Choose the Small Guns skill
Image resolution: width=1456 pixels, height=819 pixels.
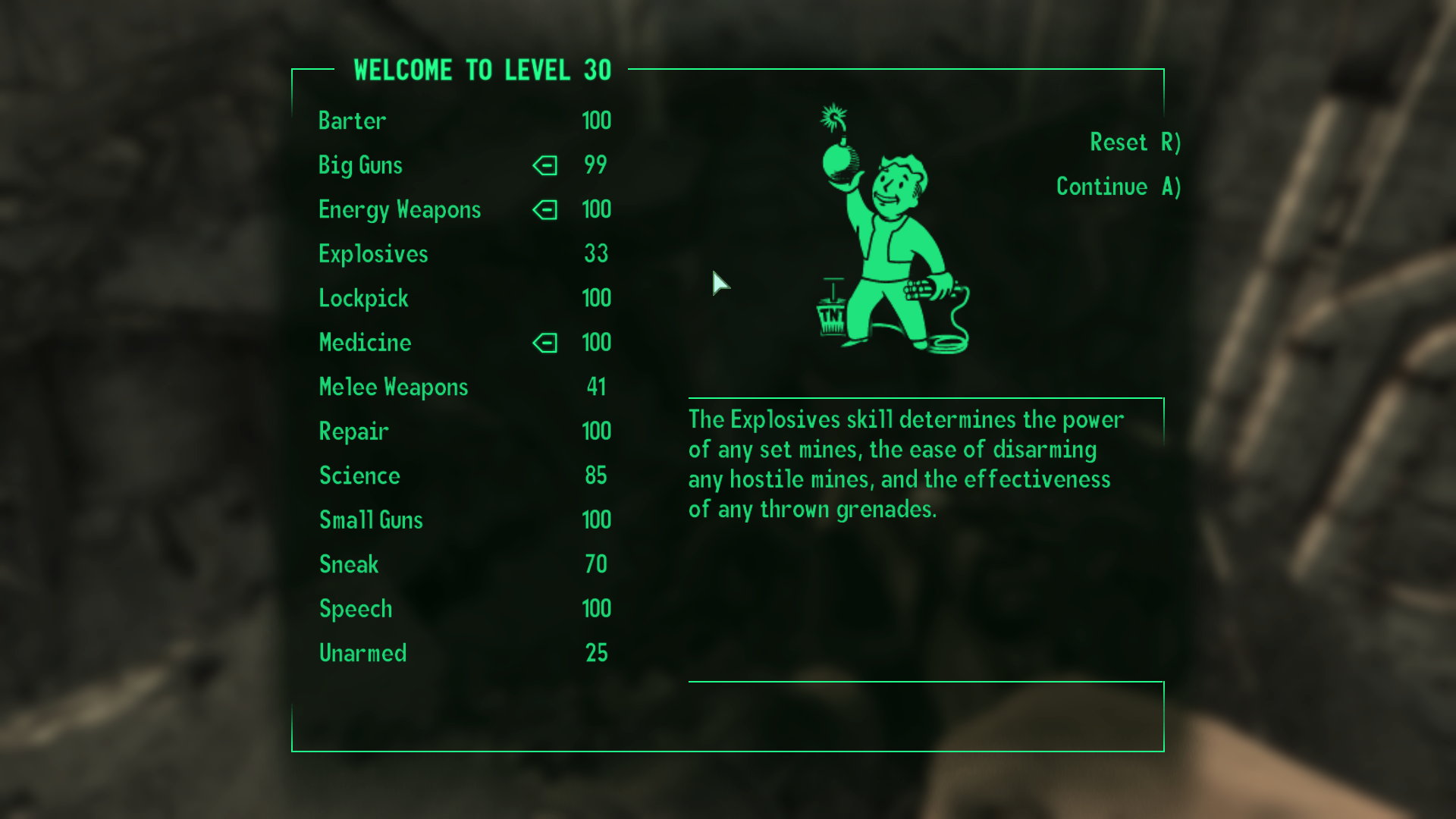pyautogui.click(x=371, y=520)
